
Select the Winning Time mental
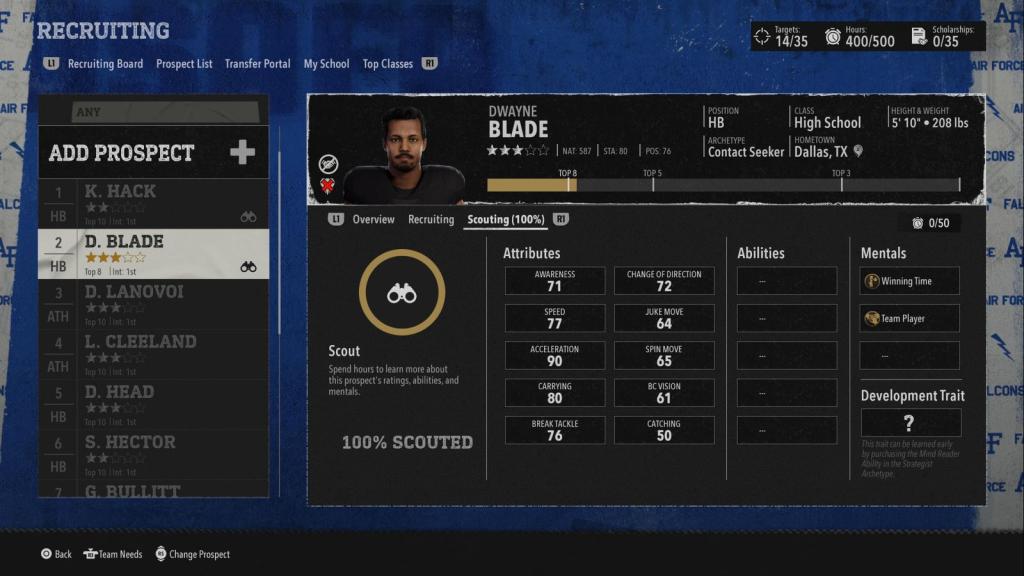(910, 281)
